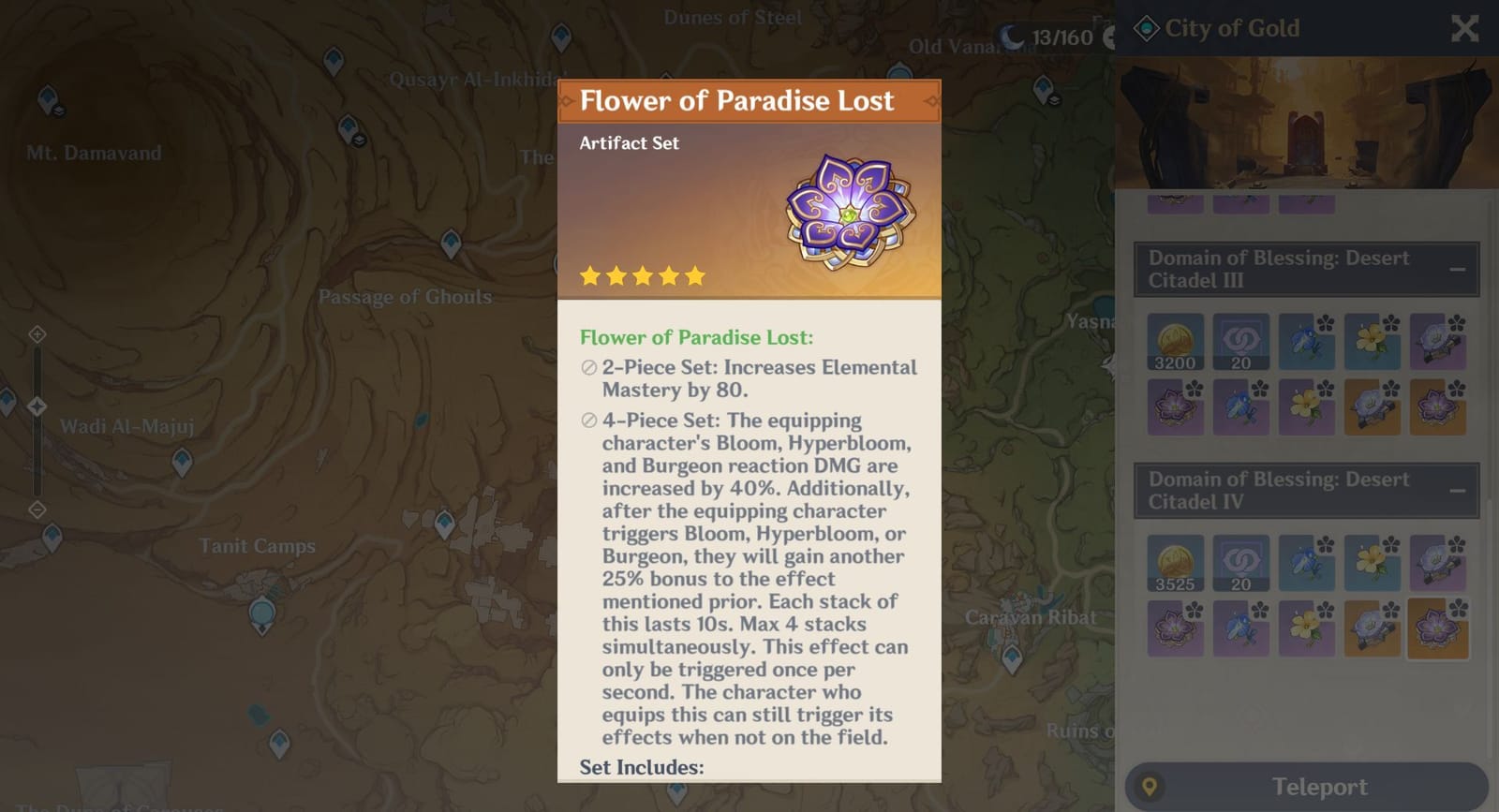Click the highlighted orange artifact reward in Citadel IV

[1438, 628]
